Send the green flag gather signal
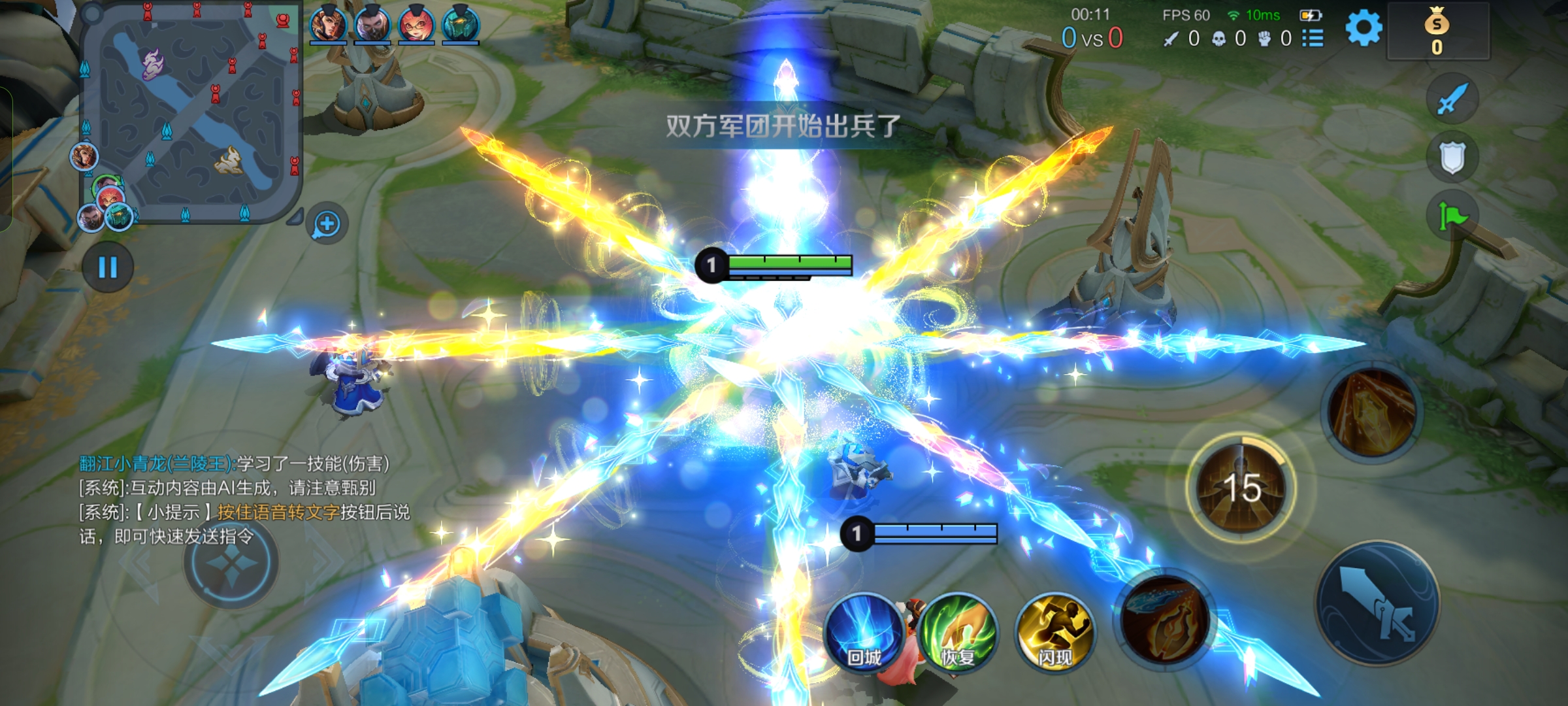 tap(1452, 215)
